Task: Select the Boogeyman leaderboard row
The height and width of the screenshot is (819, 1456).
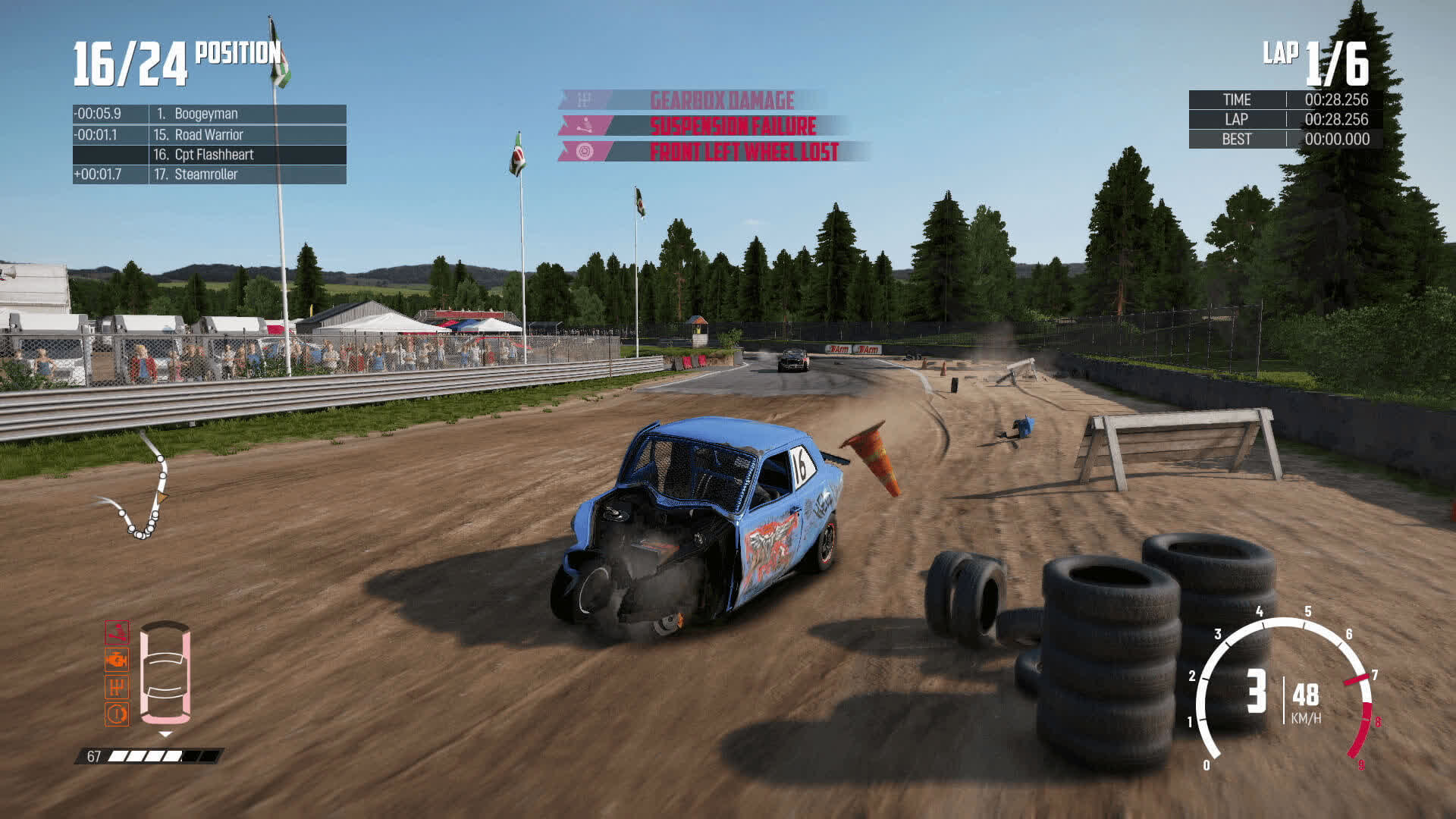Action: 209,114
